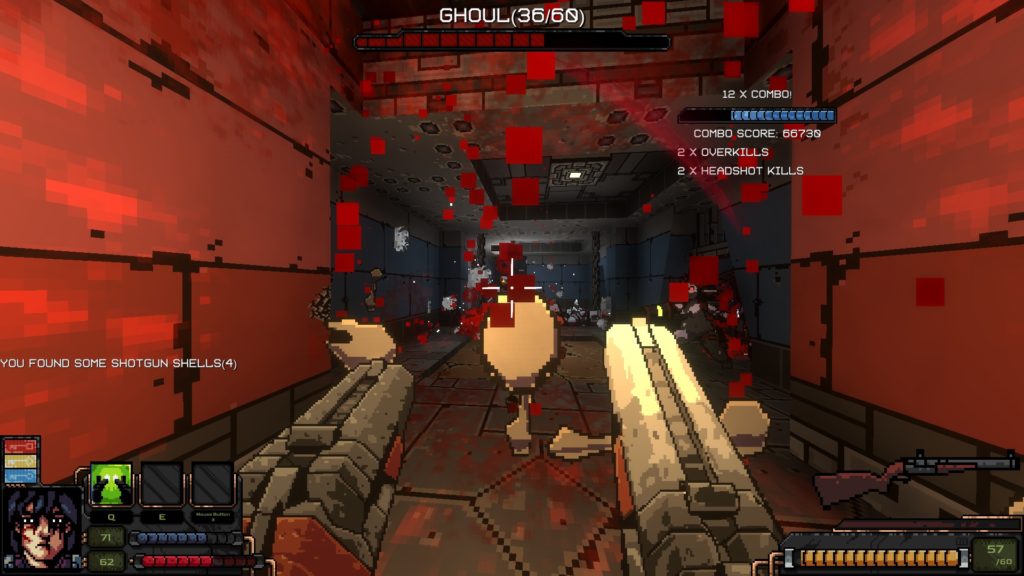Select the blue keycard indicator

pos(20,477)
